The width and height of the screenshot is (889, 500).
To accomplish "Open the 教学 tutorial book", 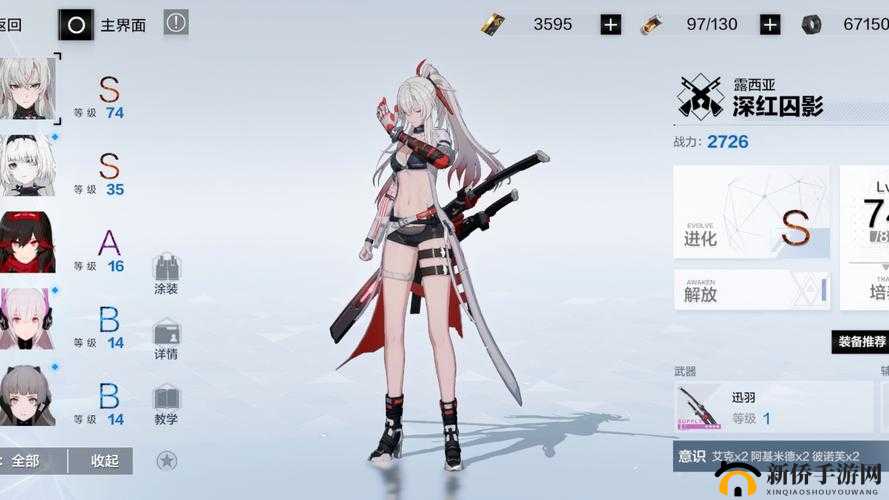I will [166, 405].
